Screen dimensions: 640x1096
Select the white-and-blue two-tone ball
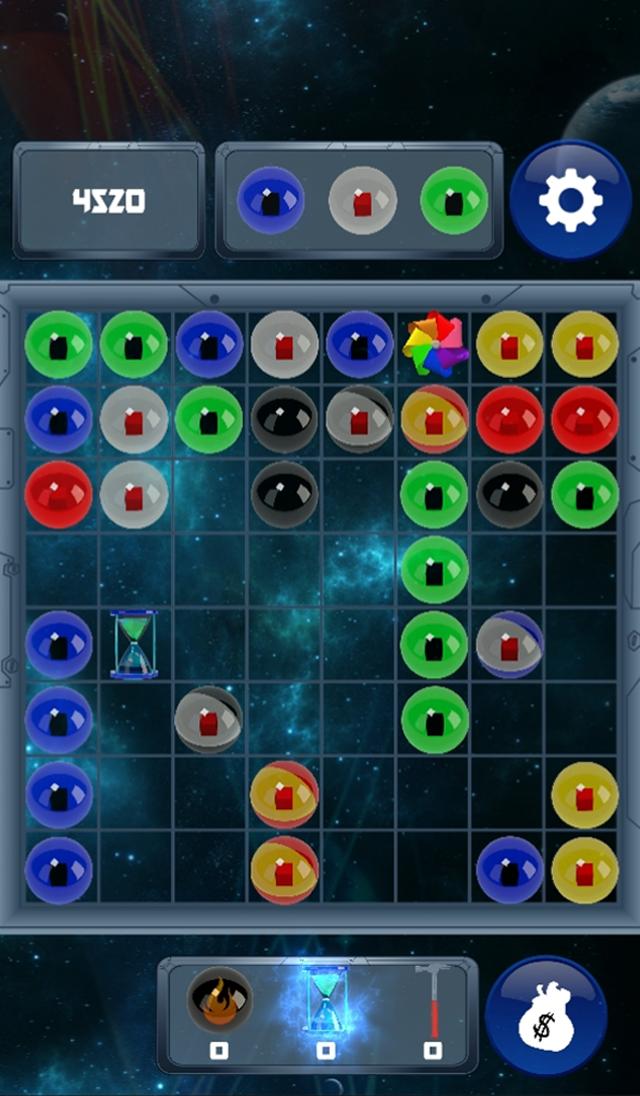pyautogui.click(x=509, y=645)
